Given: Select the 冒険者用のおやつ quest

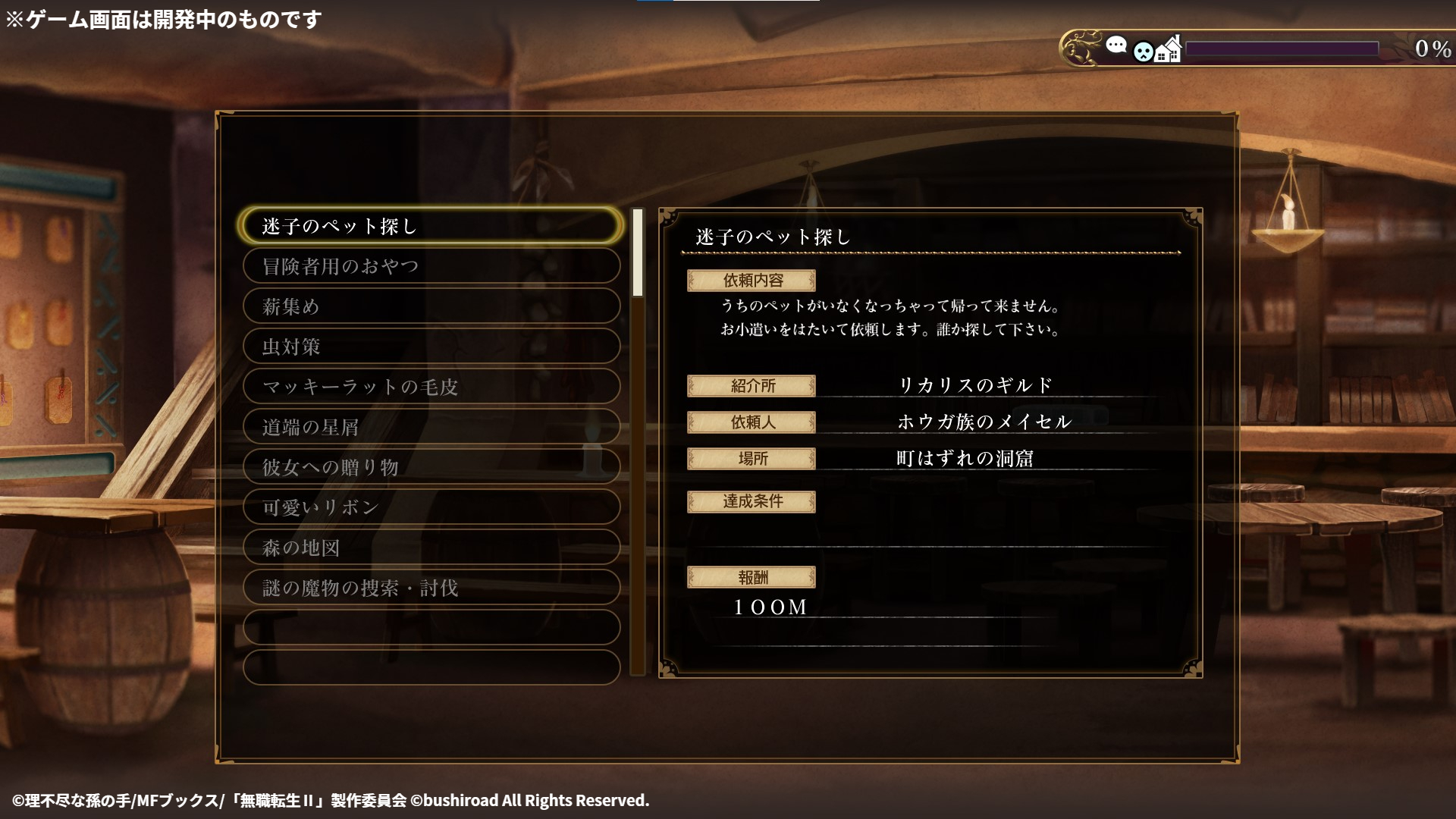Looking at the screenshot, I should click(431, 265).
